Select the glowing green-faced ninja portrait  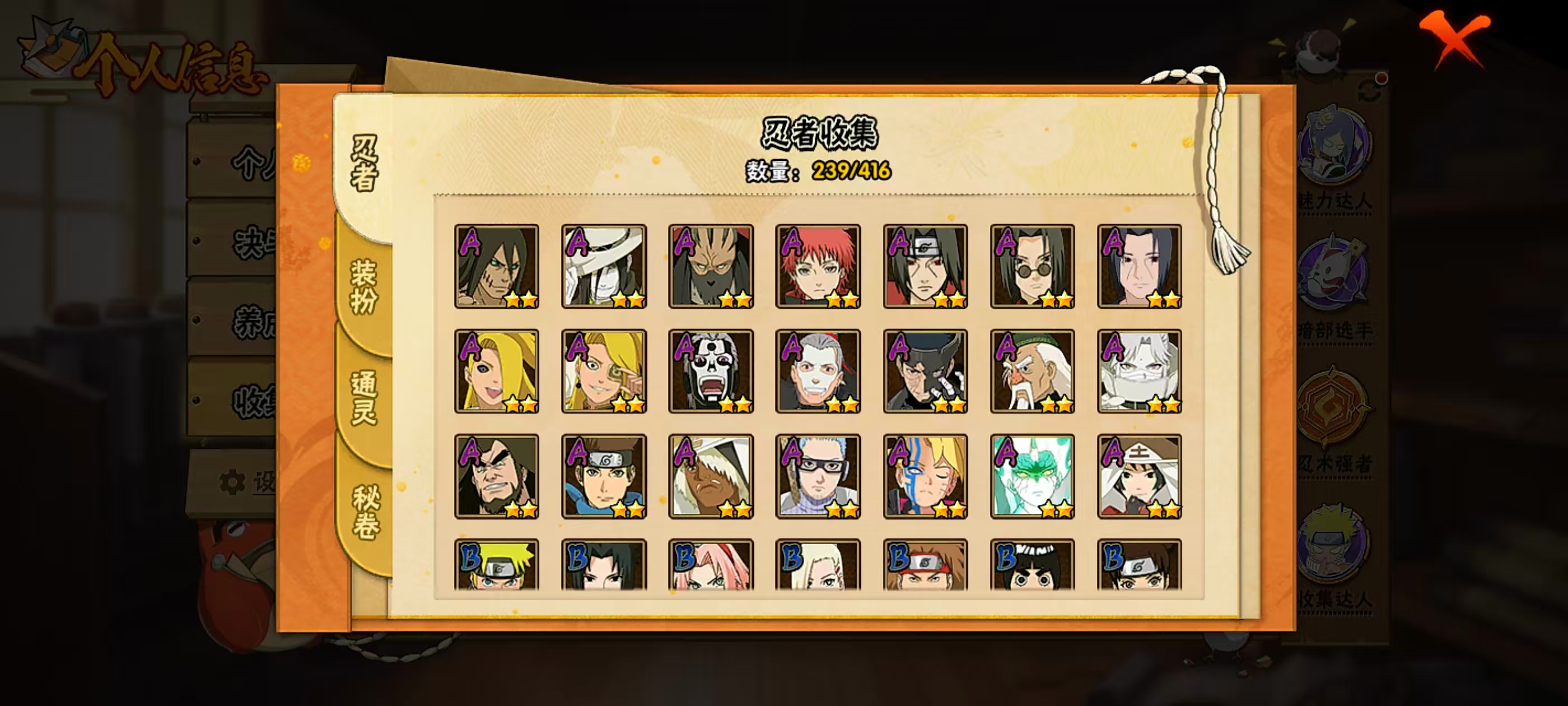(1032, 476)
